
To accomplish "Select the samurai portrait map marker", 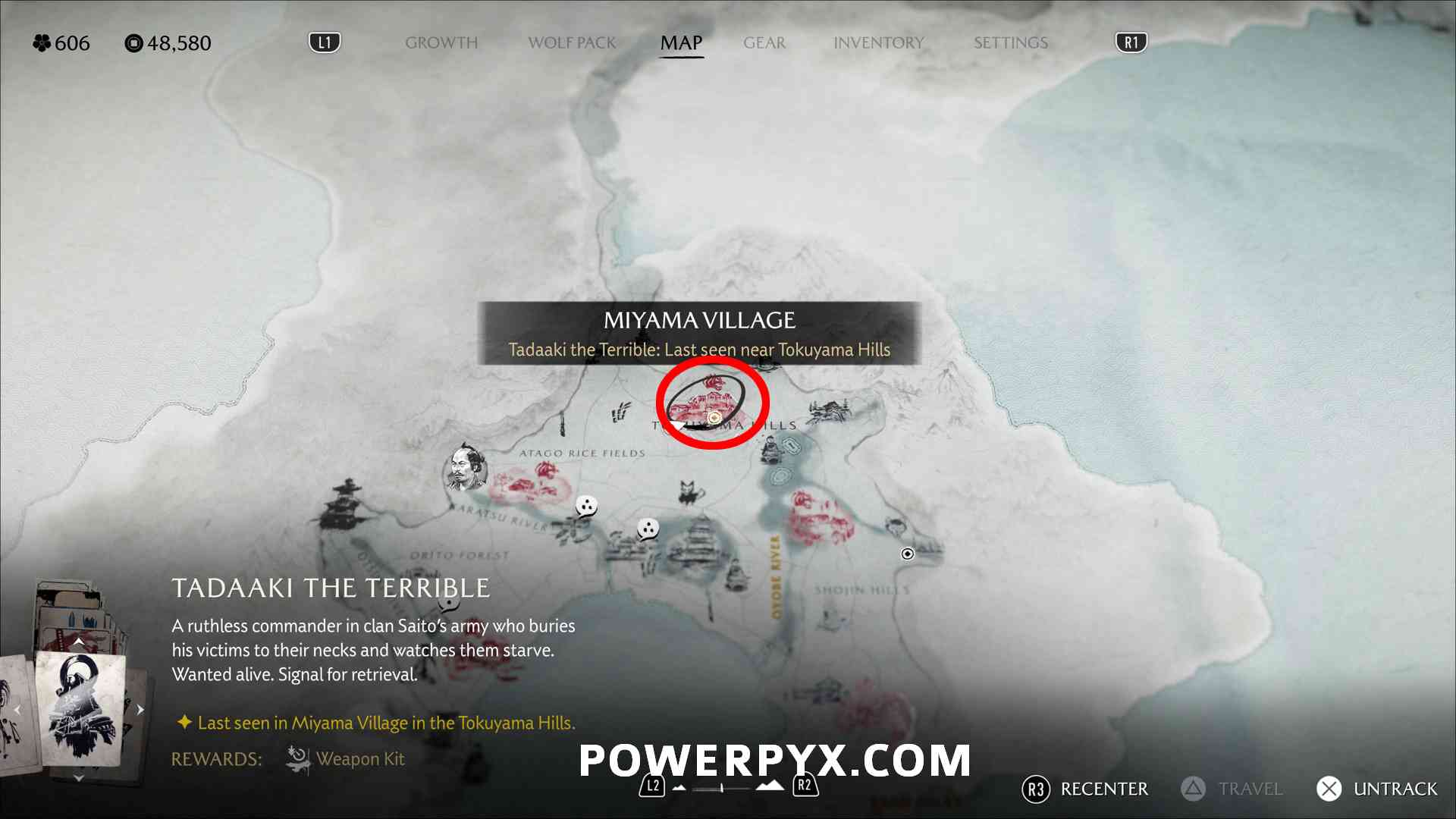I will tap(465, 468).
